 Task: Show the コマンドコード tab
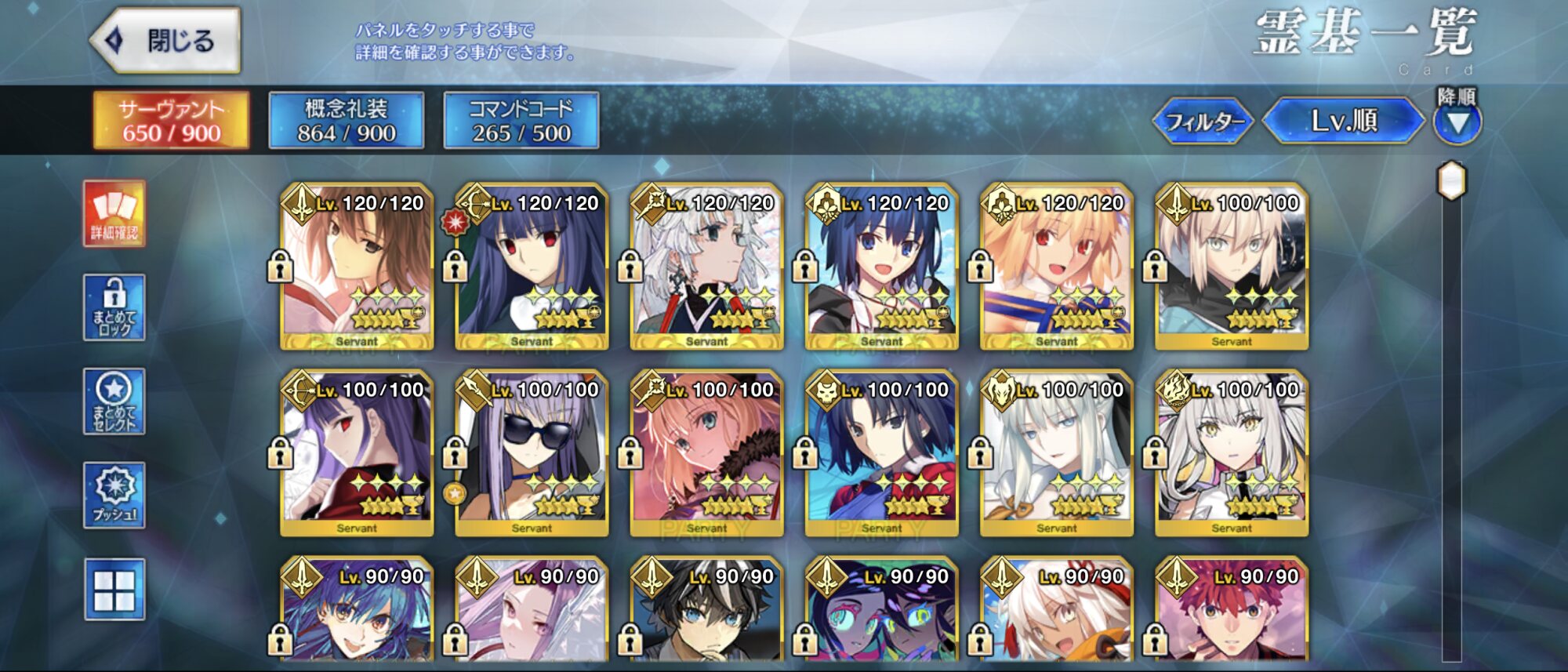click(x=521, y=121)
